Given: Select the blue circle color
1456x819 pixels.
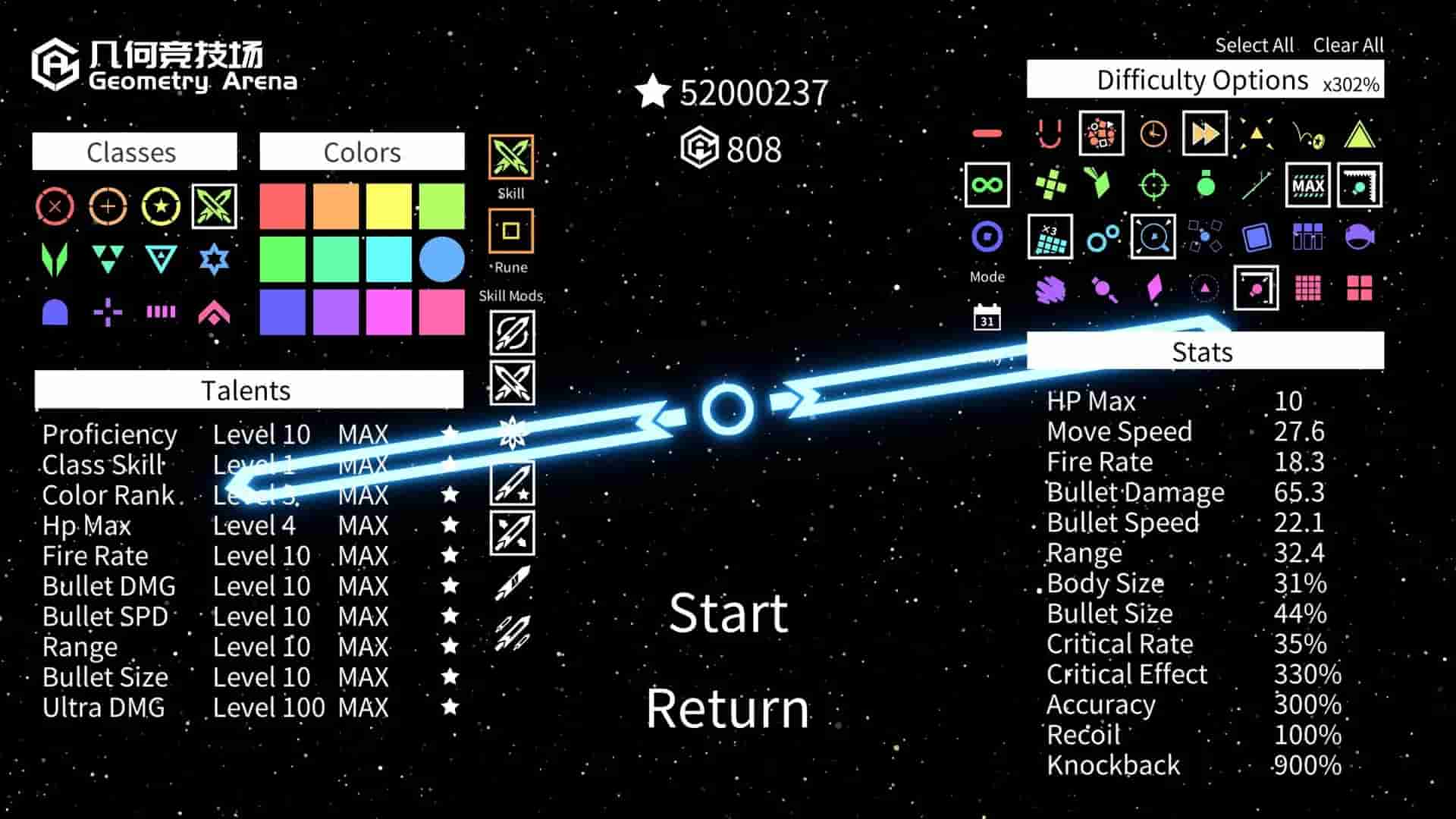Looking at the screenshot, I should pos(441,259).
